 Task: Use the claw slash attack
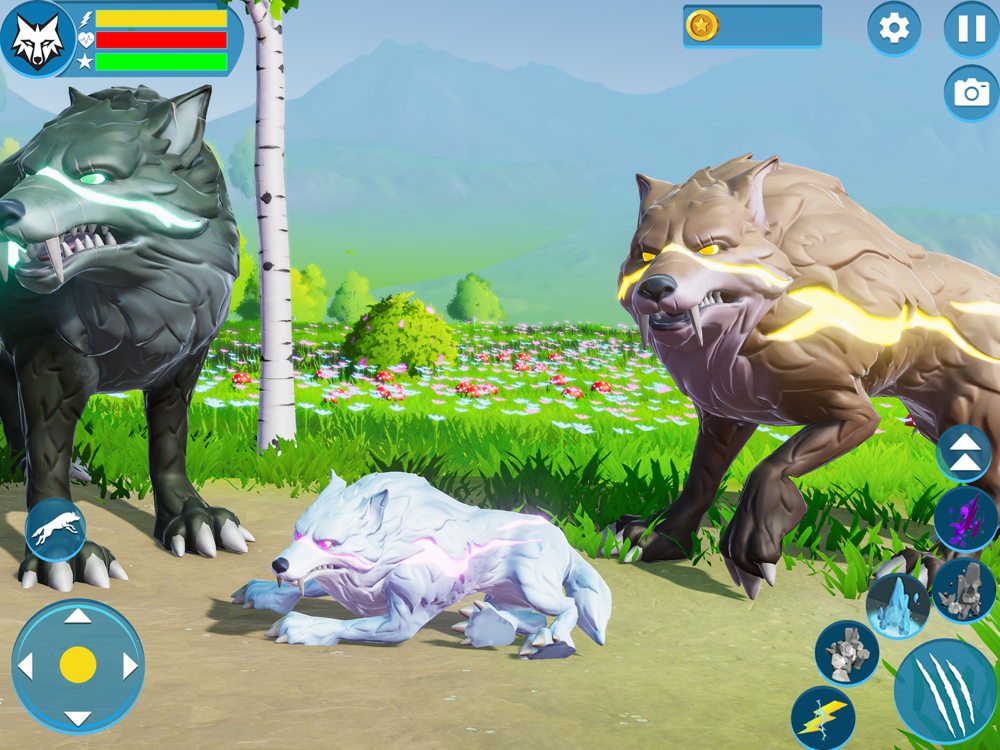point(945,691)
